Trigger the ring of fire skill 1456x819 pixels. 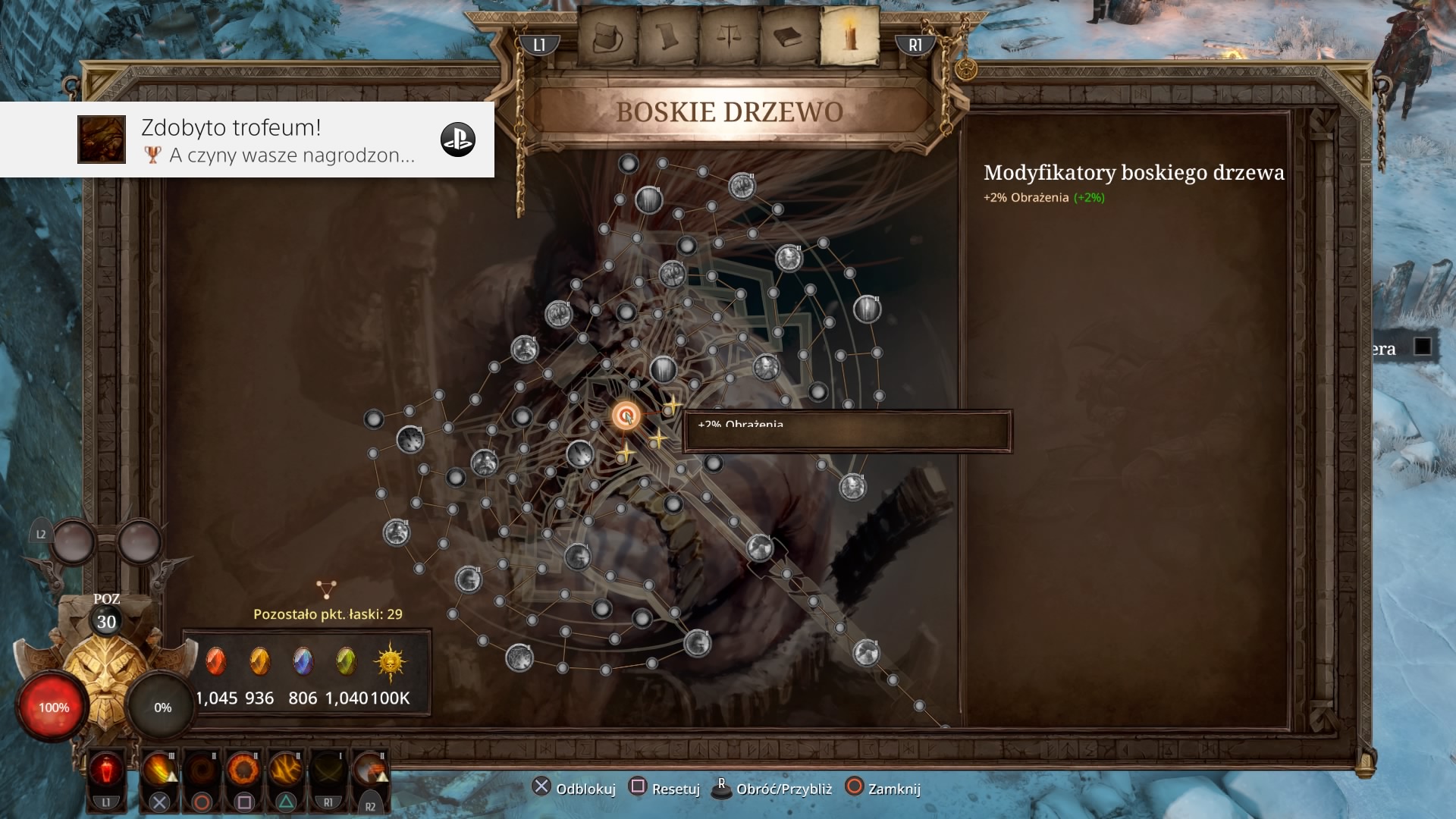pos(244,771)
